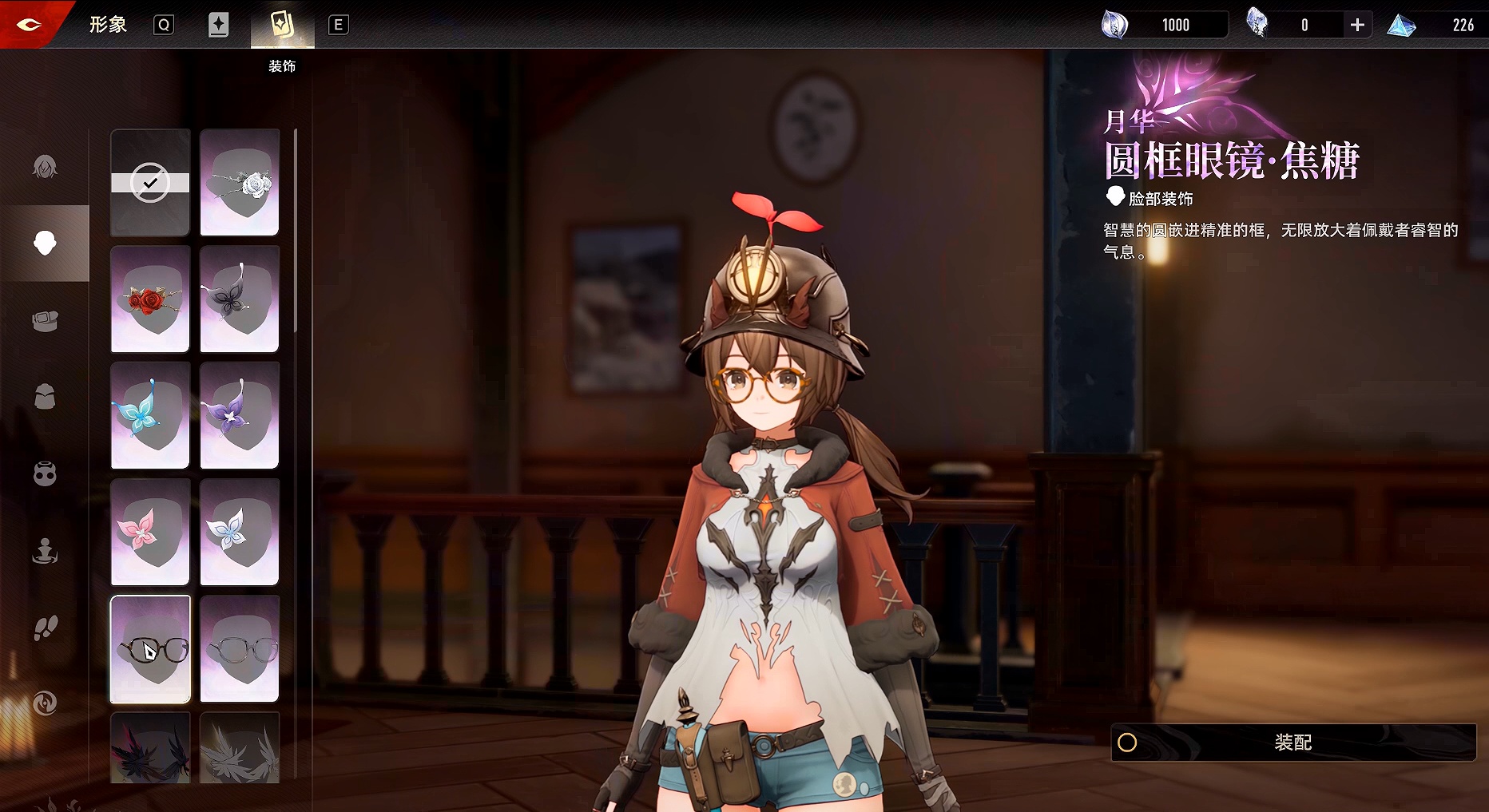Viewport: 1489px width, 812px height.
Task: Choose the thin silver-frame glasses tile
Action: coord(240,649)
